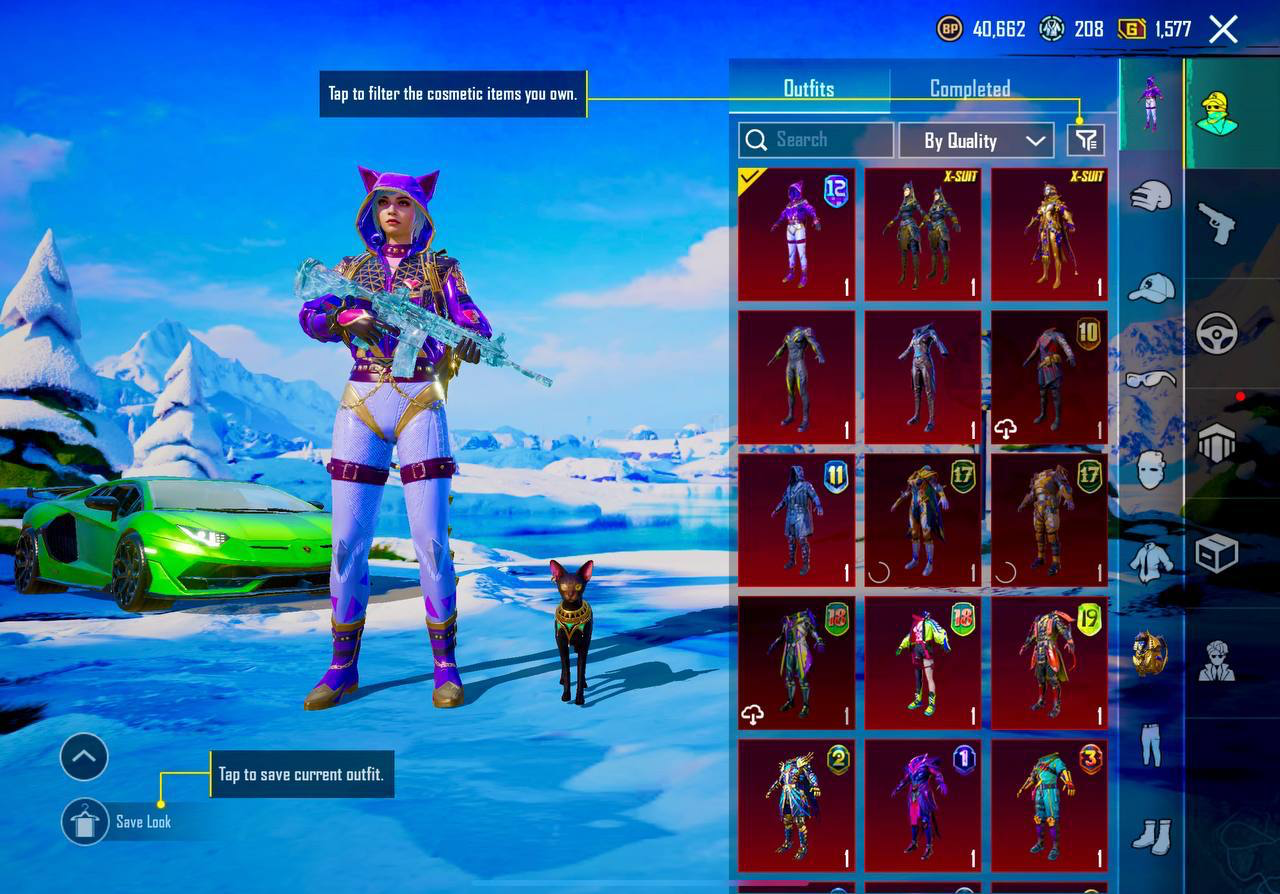Screen dimensions: 1280x894
Task: Choose the golden X-Suit outfit
Action: pos(1049,235)
